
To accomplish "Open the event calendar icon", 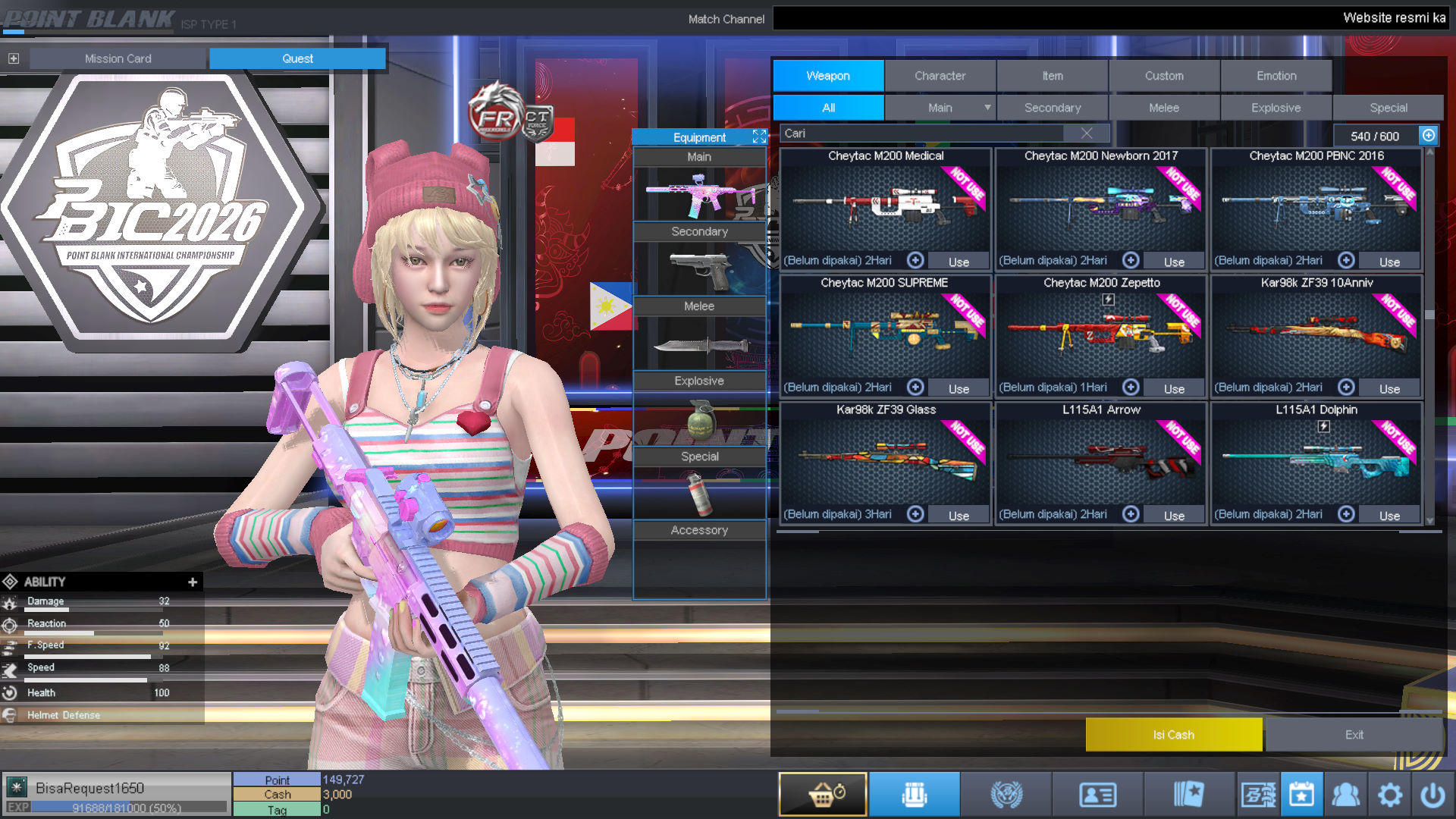I will pos(1301,793).
